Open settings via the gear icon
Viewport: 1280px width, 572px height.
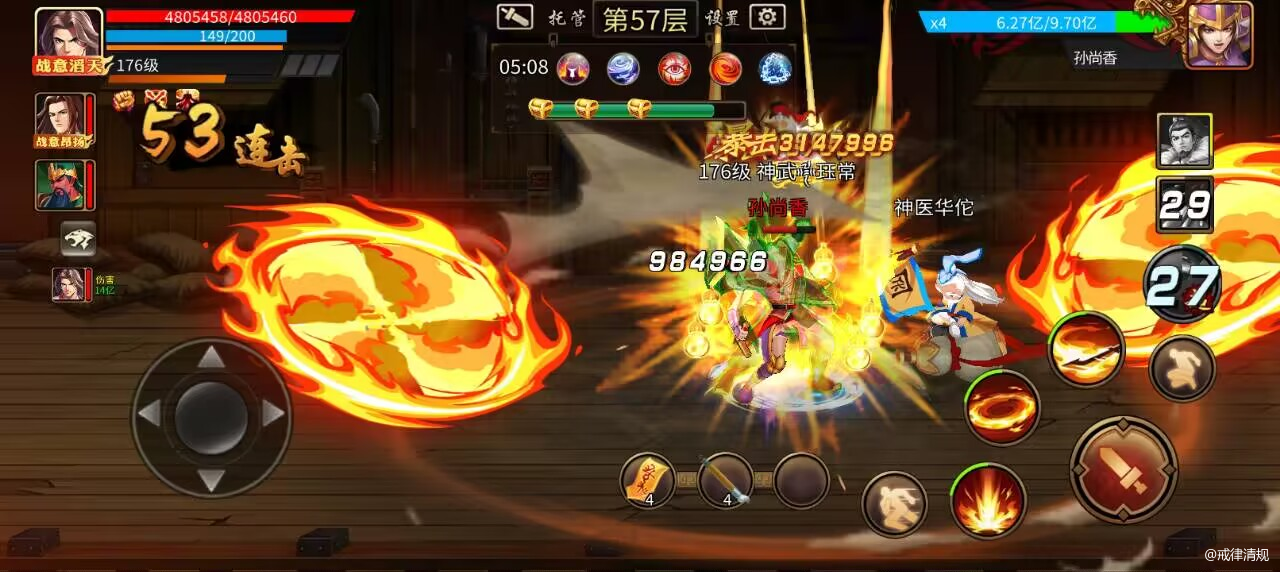point(767,17)
